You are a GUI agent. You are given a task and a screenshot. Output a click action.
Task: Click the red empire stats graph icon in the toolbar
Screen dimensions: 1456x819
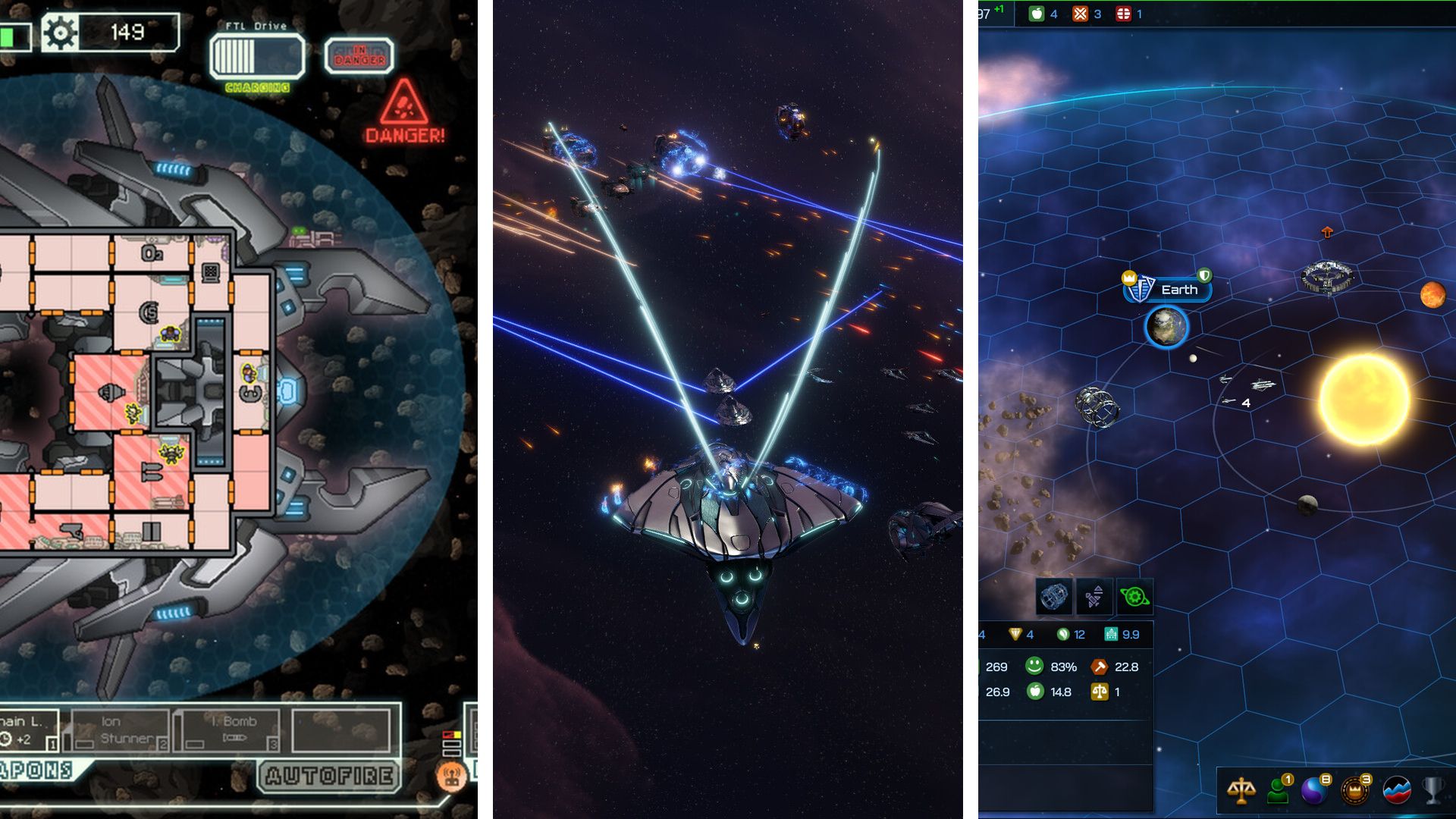(x=1395, y=791)
